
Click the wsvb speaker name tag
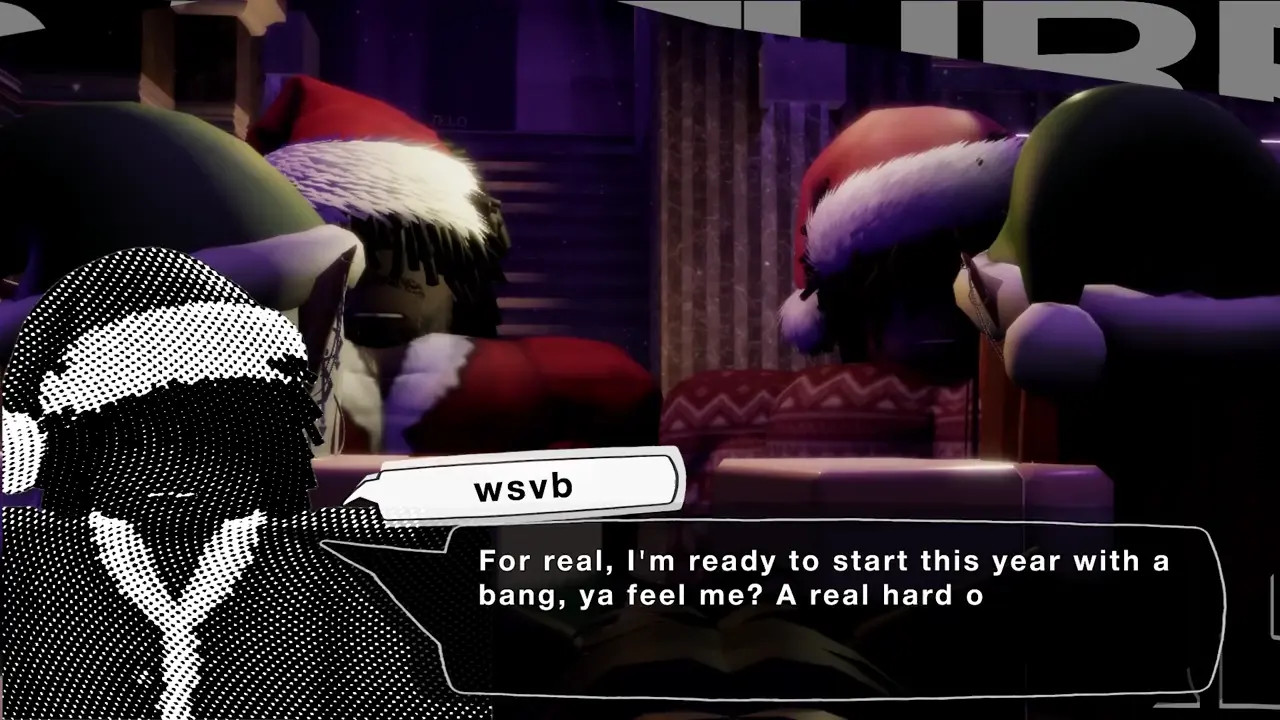(x=525, y=487)
